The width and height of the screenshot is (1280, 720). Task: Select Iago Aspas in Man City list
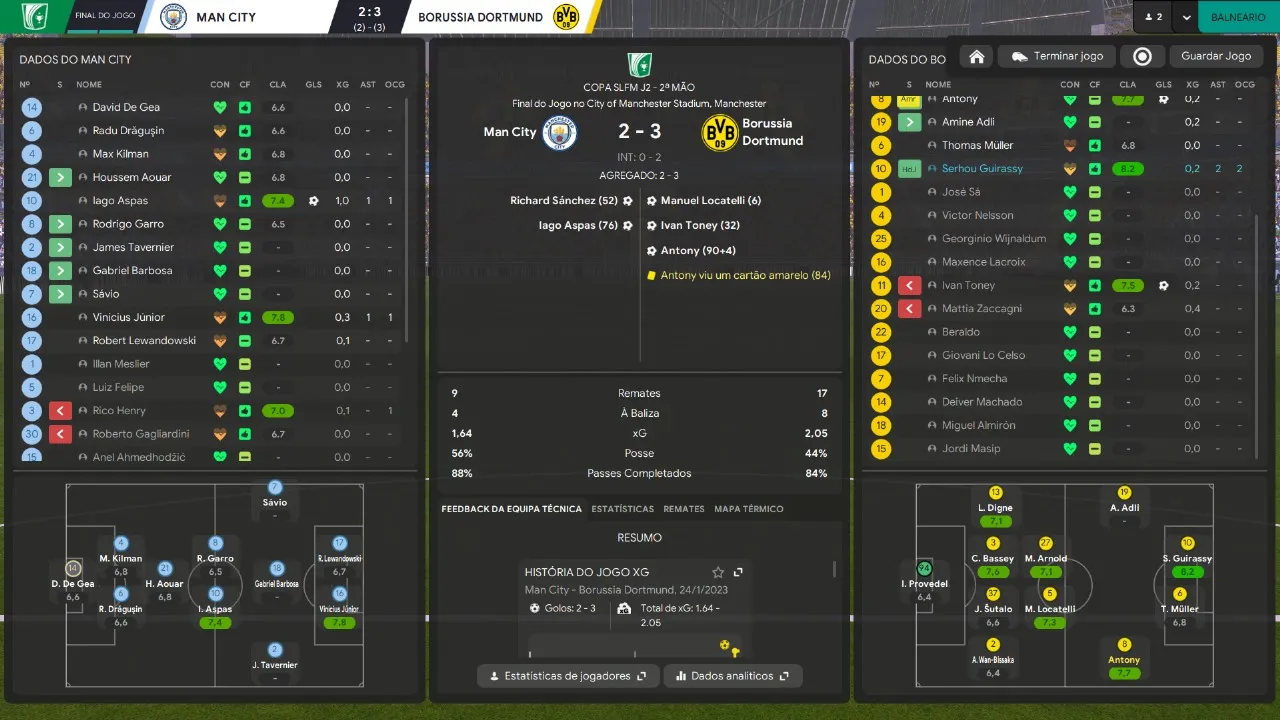click(x=120, y=201)
